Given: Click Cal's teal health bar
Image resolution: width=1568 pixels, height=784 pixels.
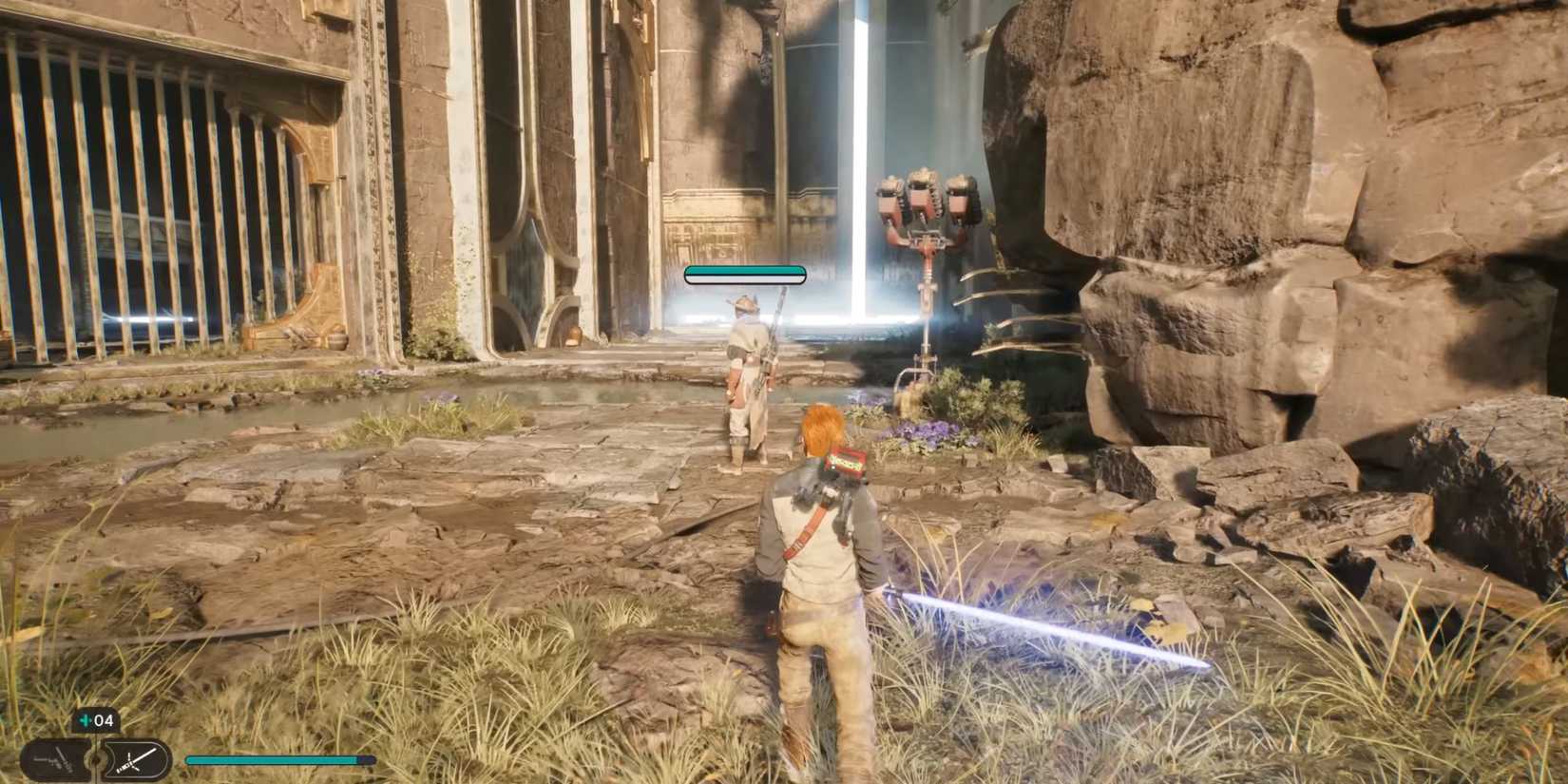Looking at the screenshot, I should pos(276,760).
